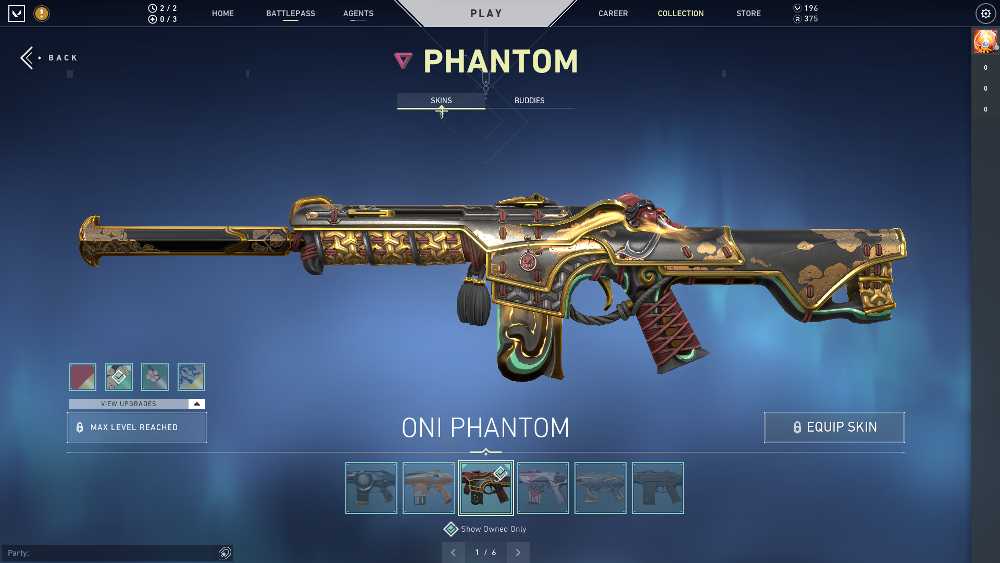
Task: Select the highlighted Oni Phantom thumbnail
Action: [x=486, y=488]
